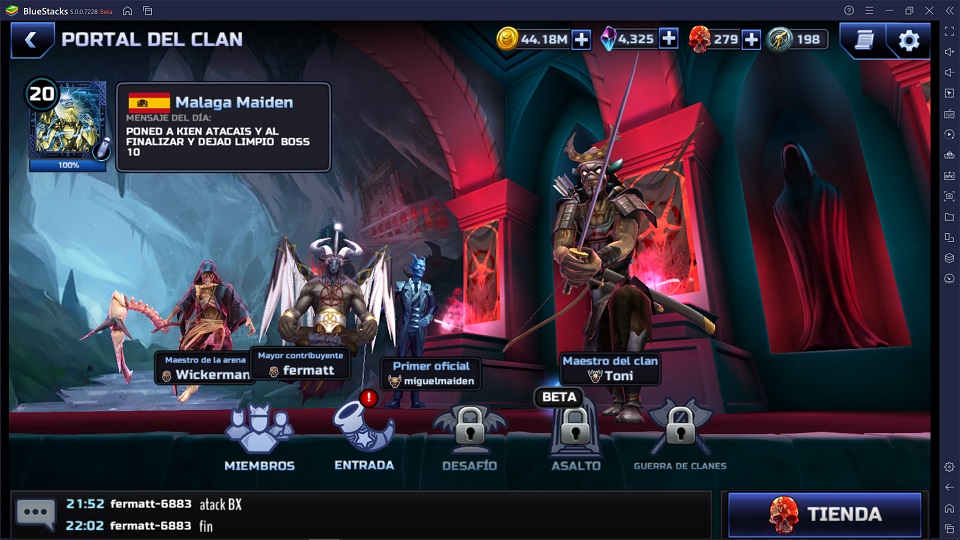Select the locked Guerra de Clanes option
Image resolution: width=960 pixels, height=540 pixels.
click(x=680, y=438)
